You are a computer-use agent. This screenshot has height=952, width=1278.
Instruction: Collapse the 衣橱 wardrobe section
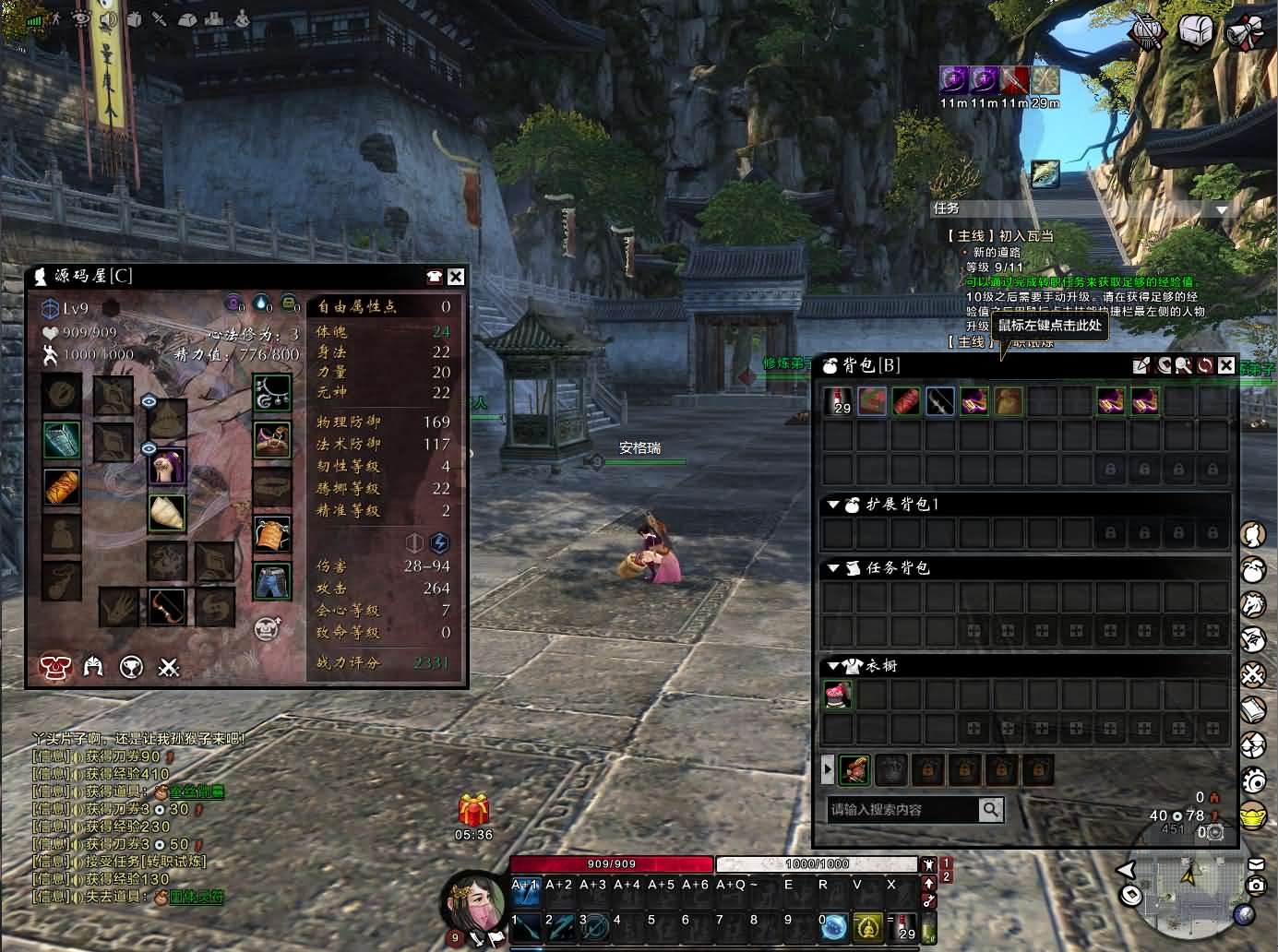833,665
